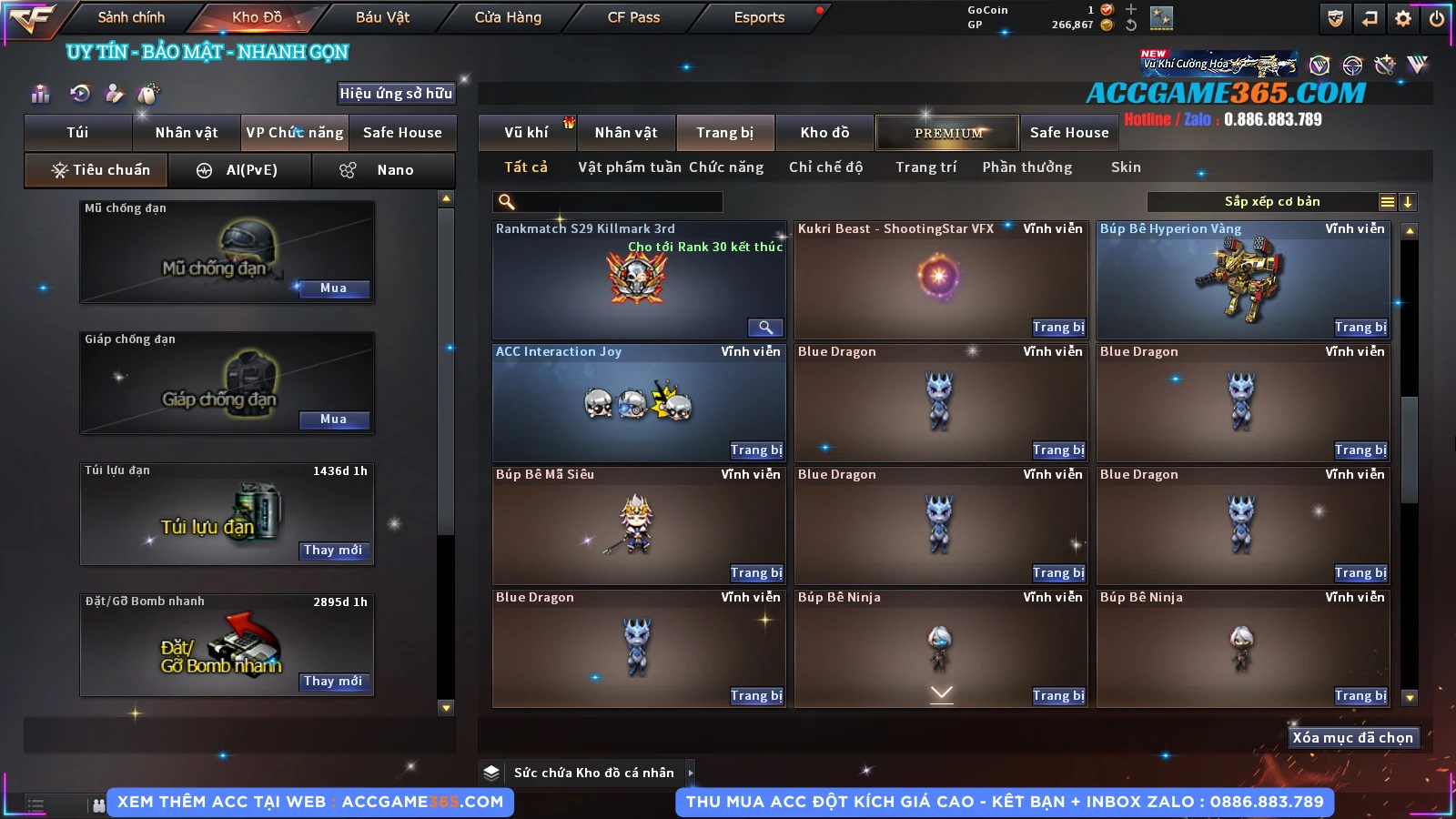The image size is (1456, 819).
Task: Go to Sảnh chính lobby
Action: (131, 17)
